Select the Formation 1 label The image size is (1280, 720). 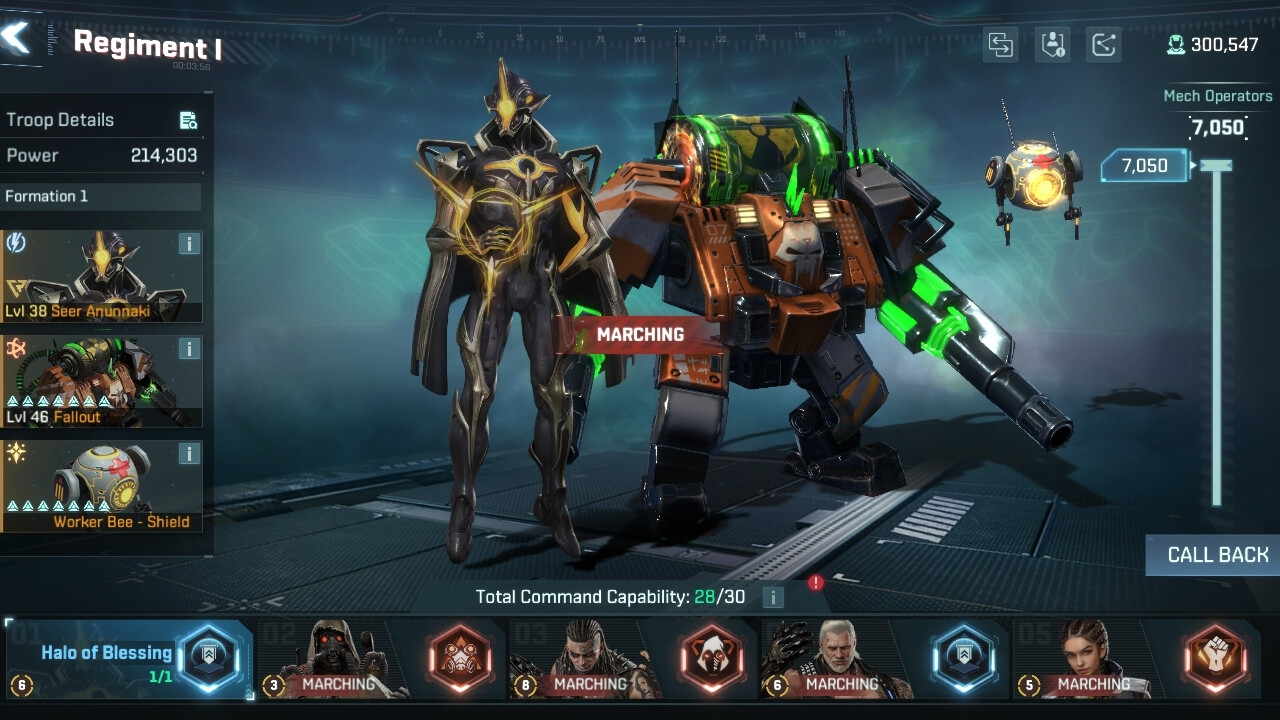[100, 196]
